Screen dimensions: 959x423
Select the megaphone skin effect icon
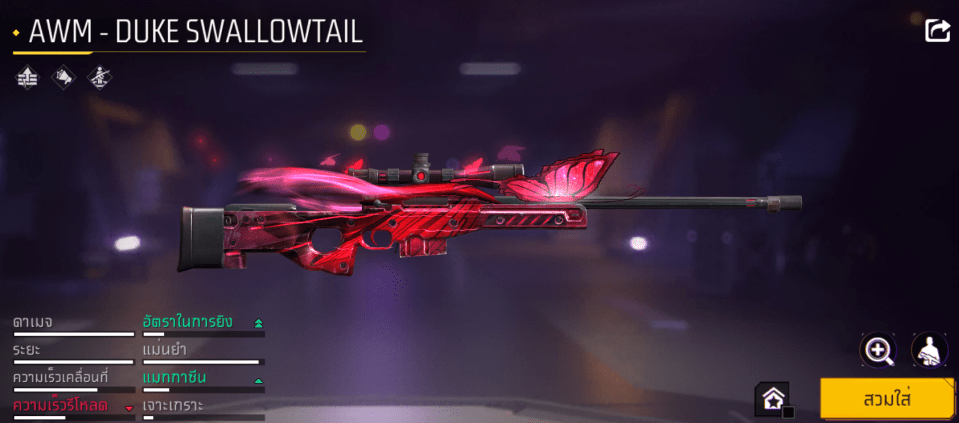[x=62, y=76]
